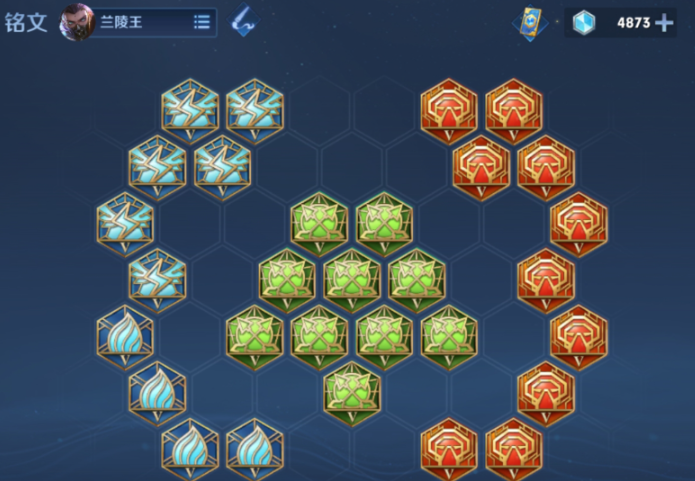Viewport: 695px width, 481px height.
Task: Open the 兰陵王 hero rune selector
Action: pyautogui.click(x=138, y=22)
